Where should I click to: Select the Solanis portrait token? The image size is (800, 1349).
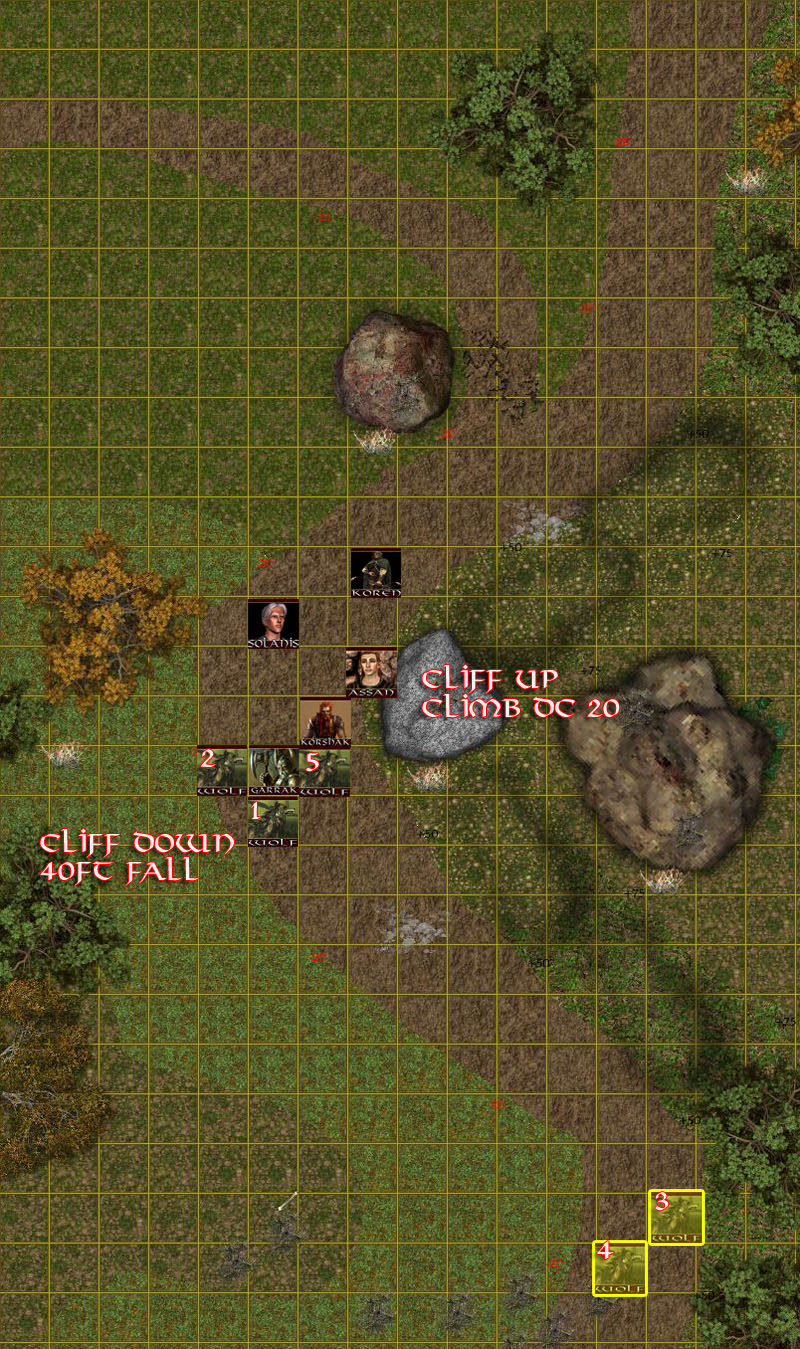click(273, 624)
